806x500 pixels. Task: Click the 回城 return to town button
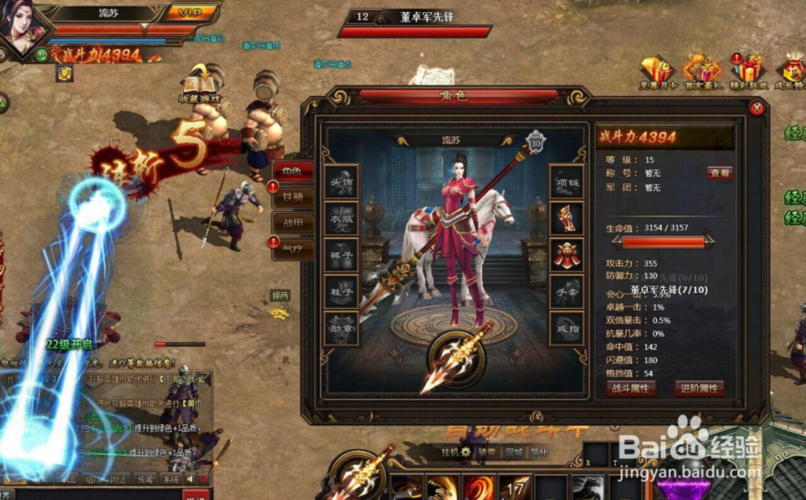click(514, 453)
